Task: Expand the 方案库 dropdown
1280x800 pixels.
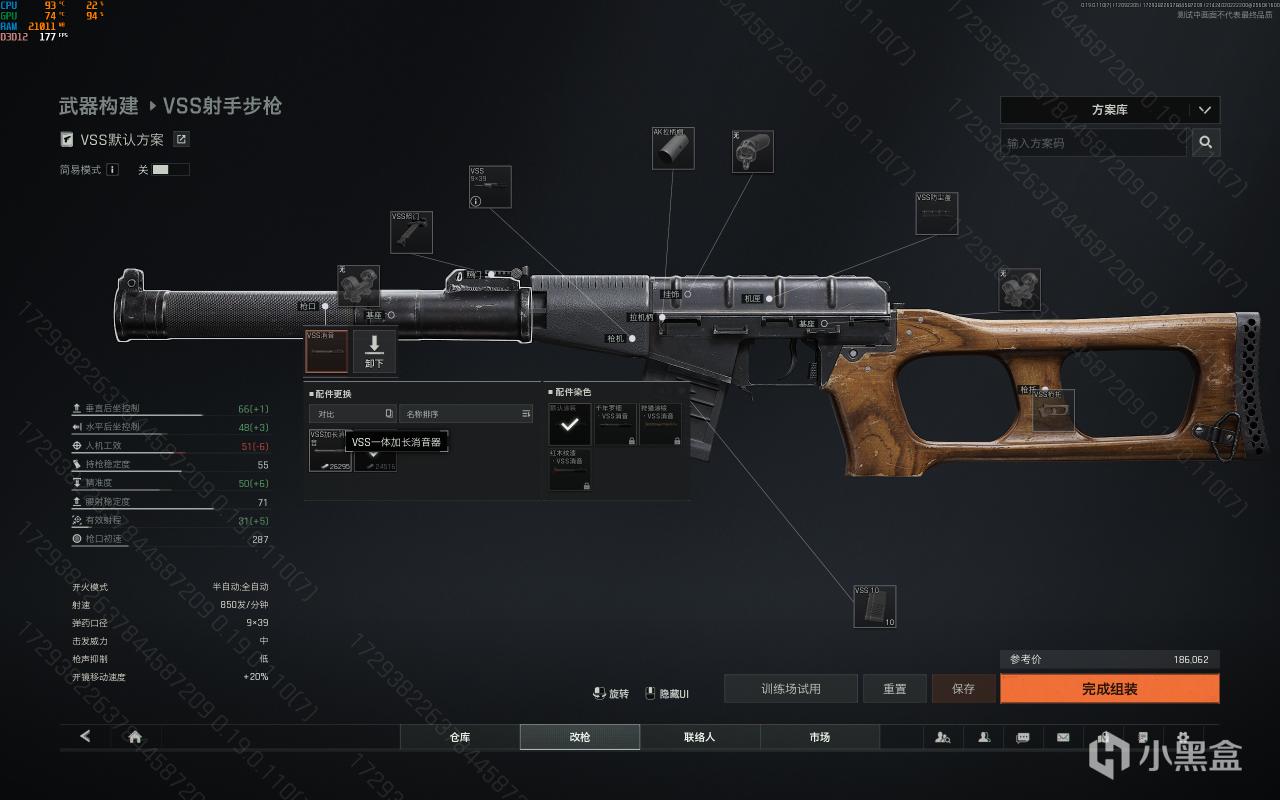Action: tap(1109, 110)
